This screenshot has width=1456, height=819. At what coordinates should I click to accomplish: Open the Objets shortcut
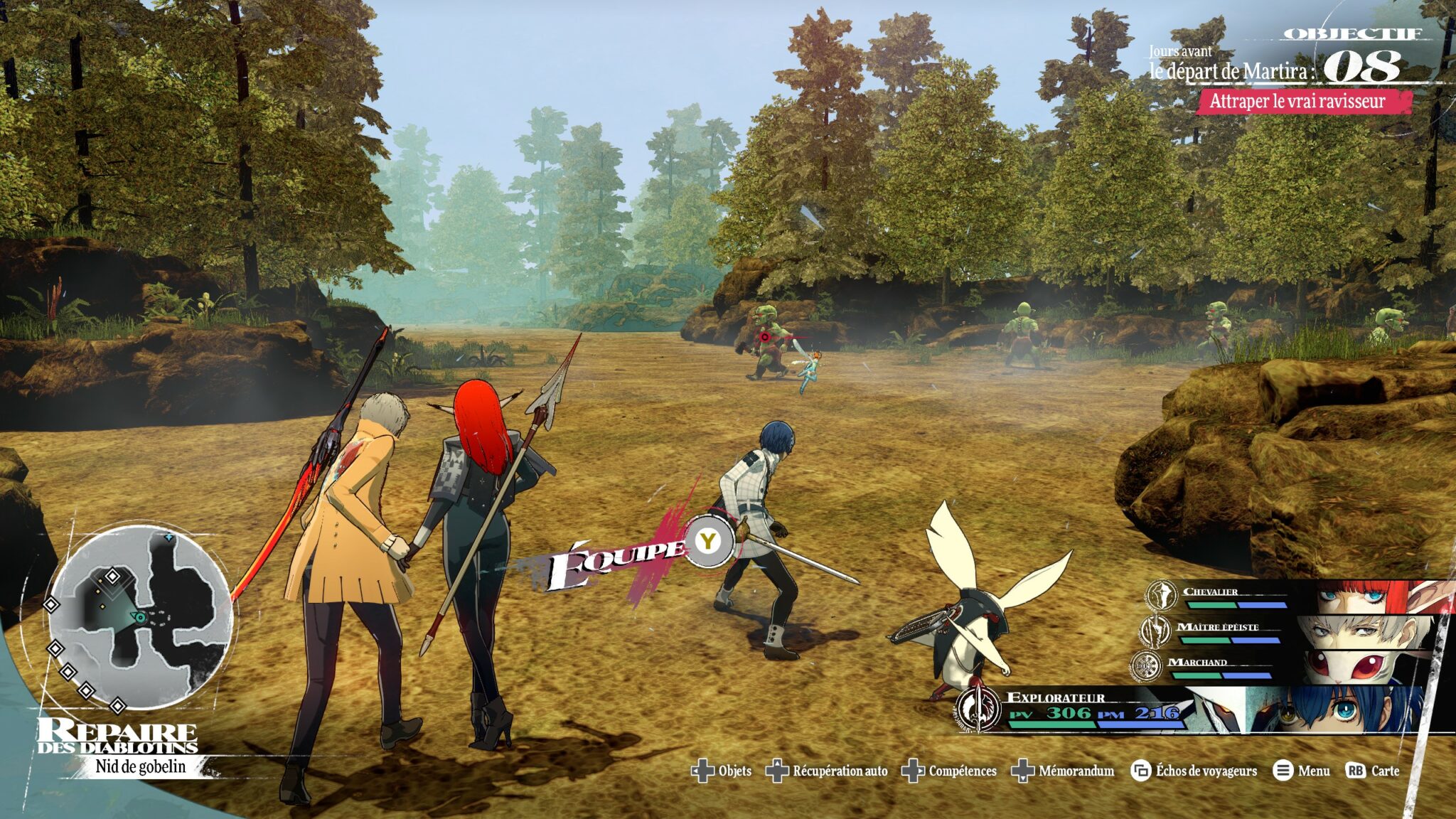(721, 771)
